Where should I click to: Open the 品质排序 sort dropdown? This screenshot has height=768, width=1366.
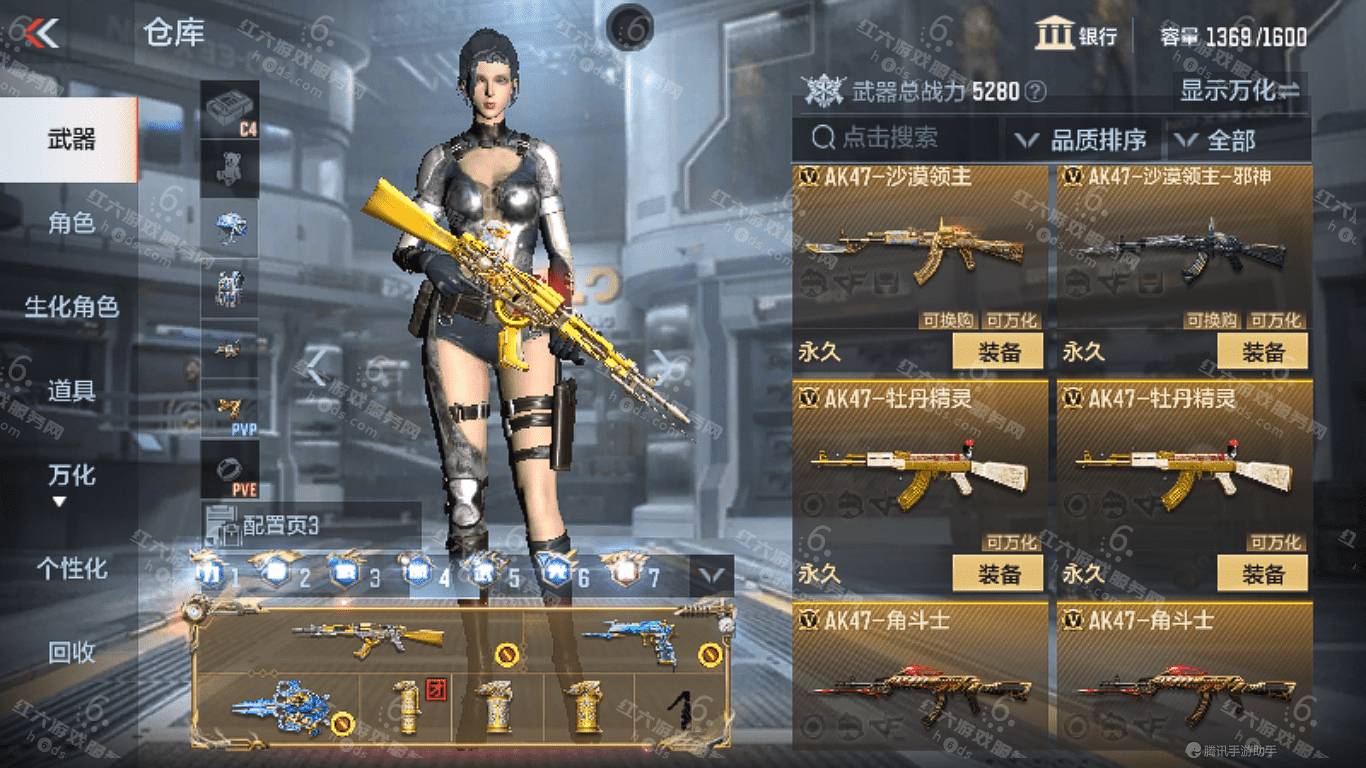click(x=1082, y=140)
